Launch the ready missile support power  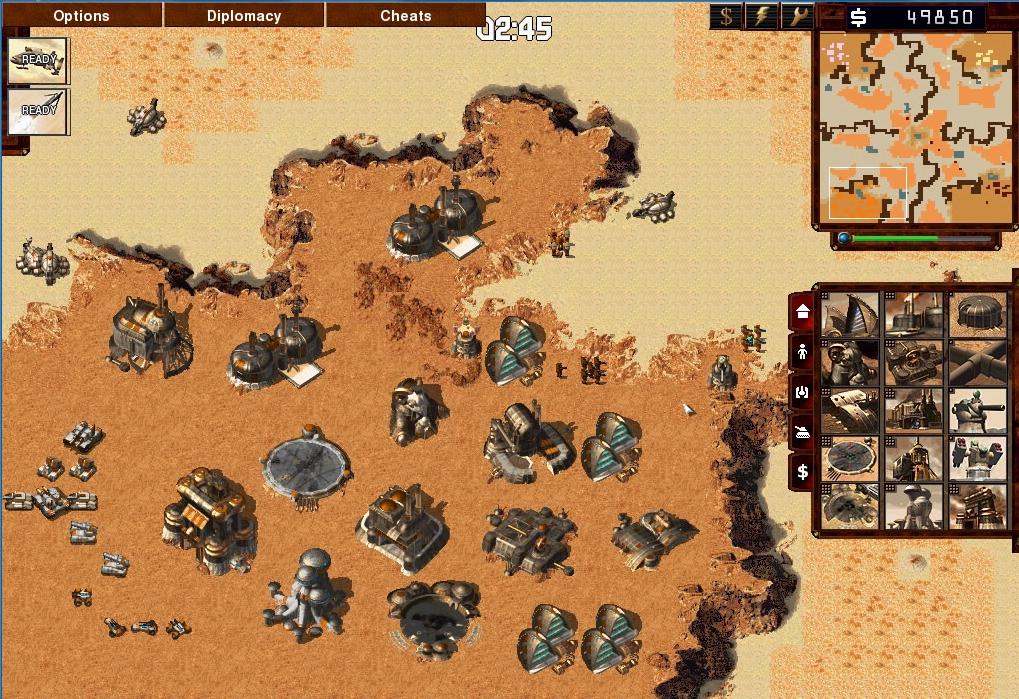38,112
